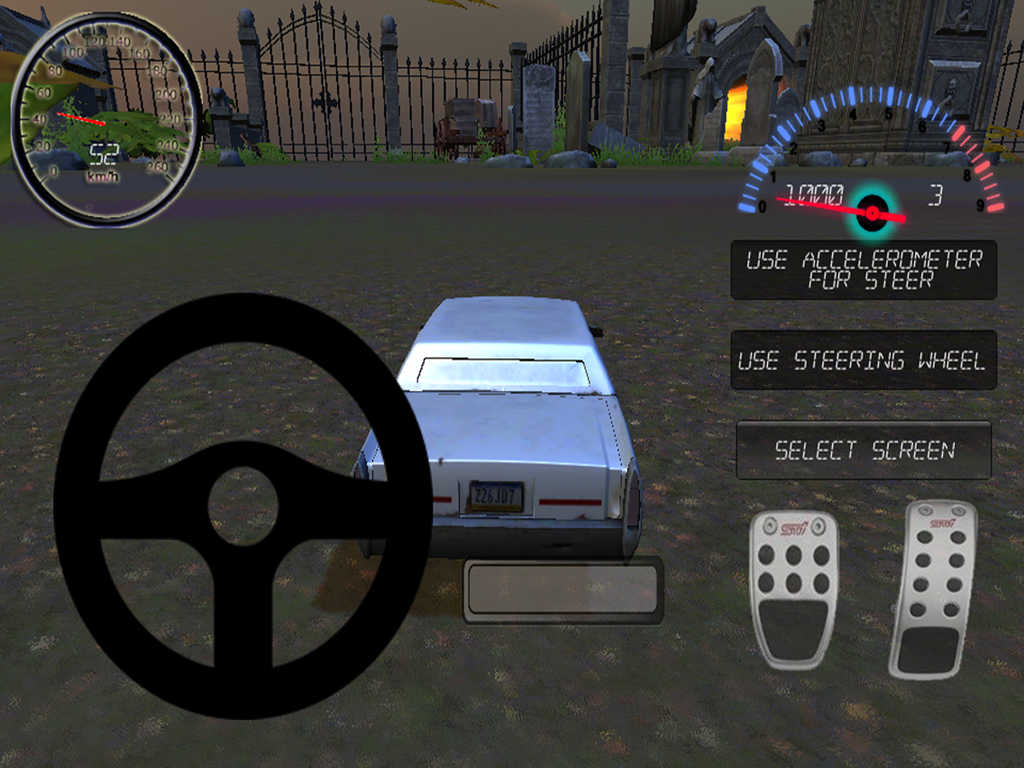Screen dimensions: 1024x768
Task: Click the black steering wheel control
Action: pyautogui.click(x=243, y=506)
